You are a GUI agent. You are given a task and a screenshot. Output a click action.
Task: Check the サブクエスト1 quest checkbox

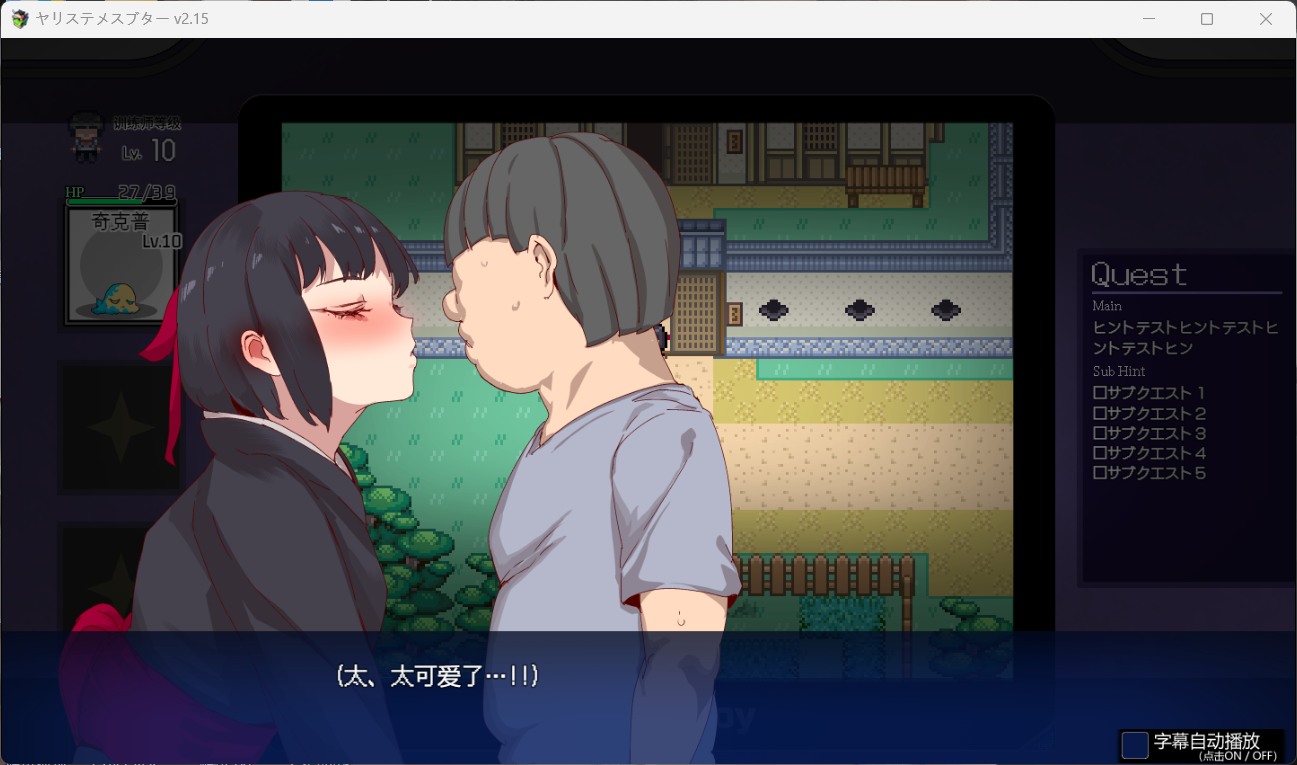point(1101,393)
